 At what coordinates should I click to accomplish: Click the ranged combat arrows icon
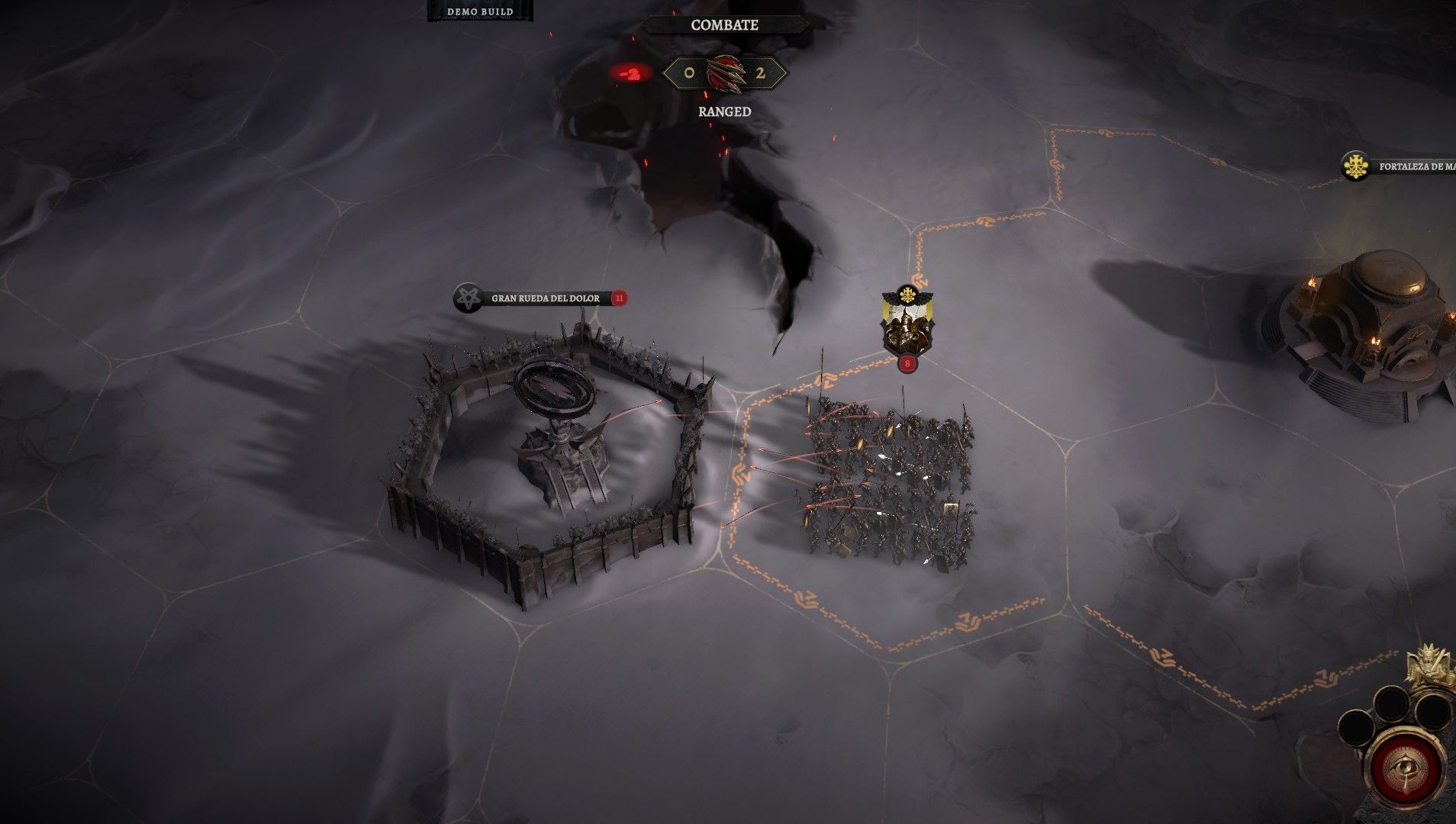click(724, 74)
